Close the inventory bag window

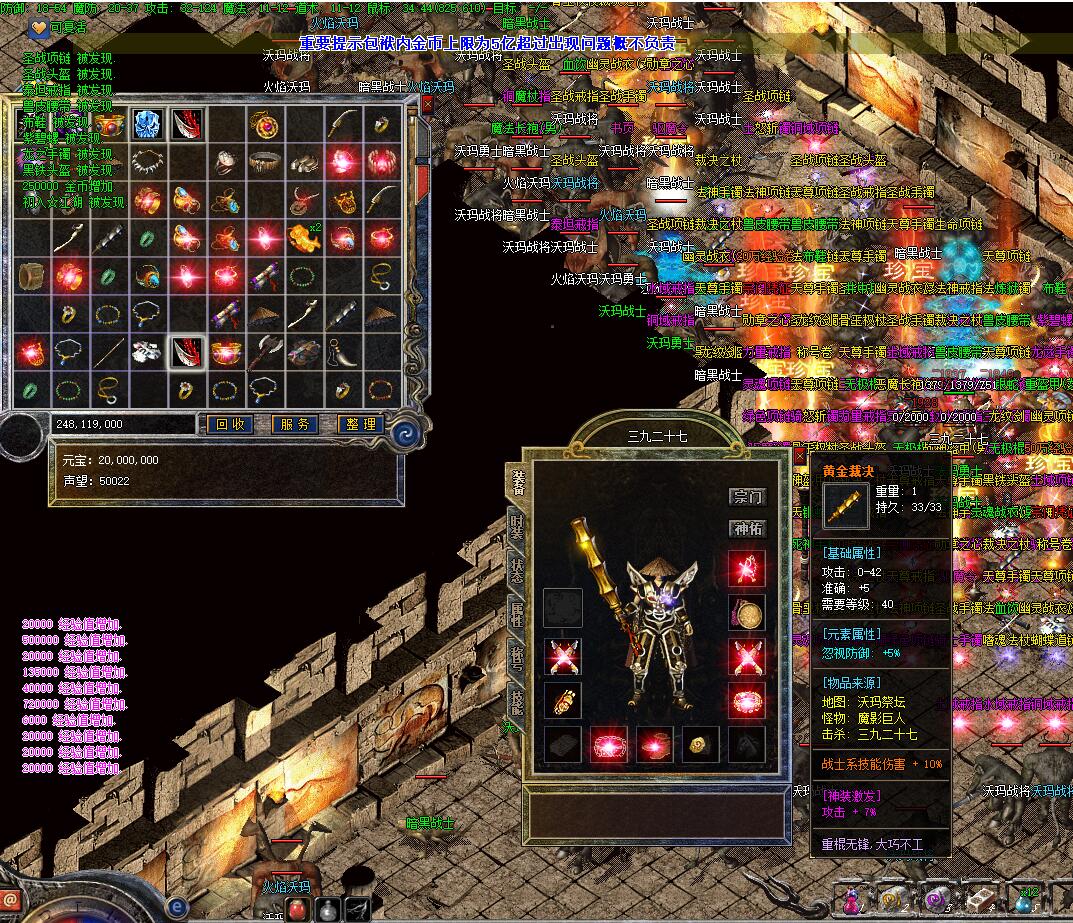(428, 103)
